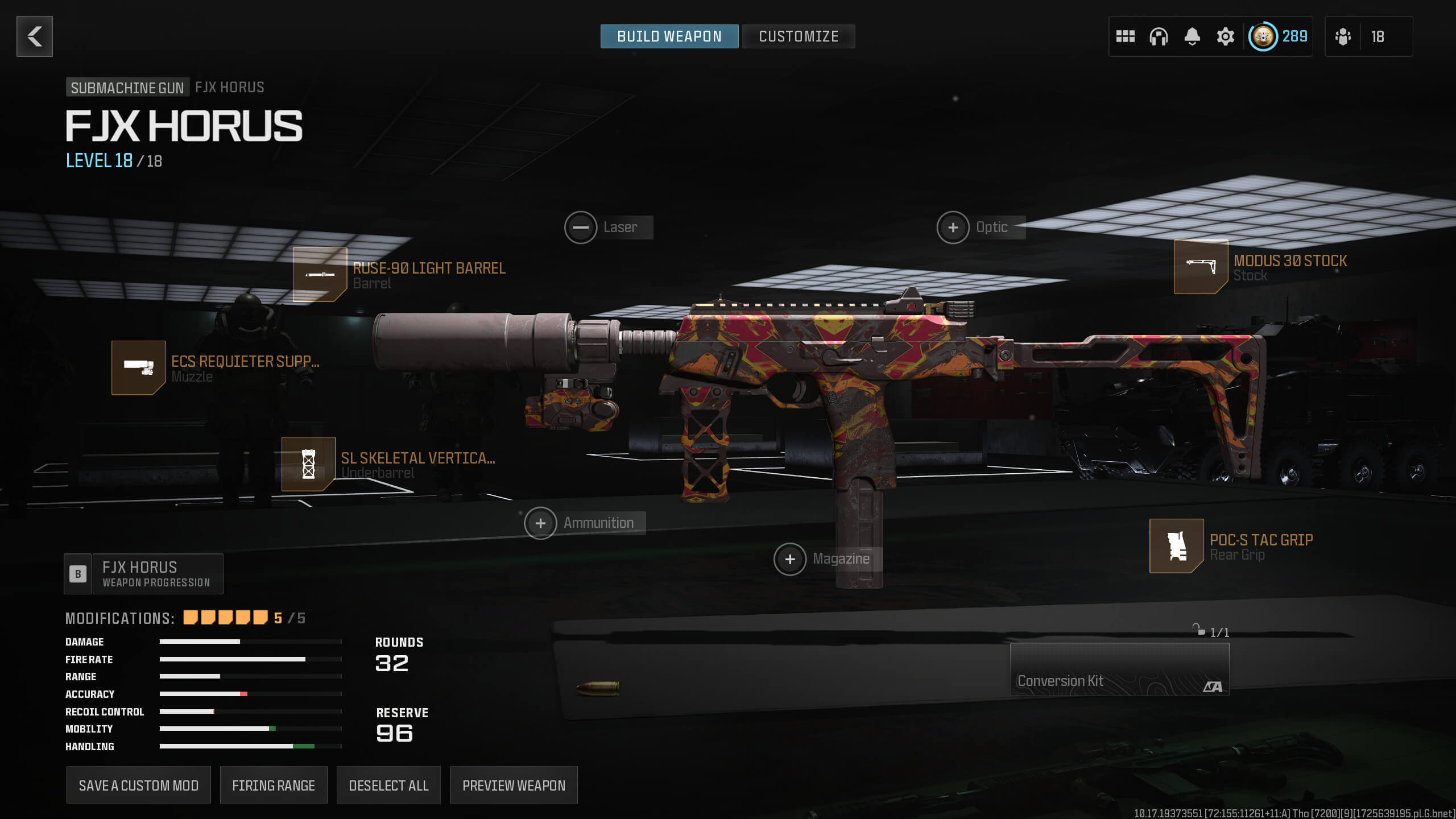Open settings with the gear icon
This screenshot has height=819, width=1456.
coord(1225,37)
